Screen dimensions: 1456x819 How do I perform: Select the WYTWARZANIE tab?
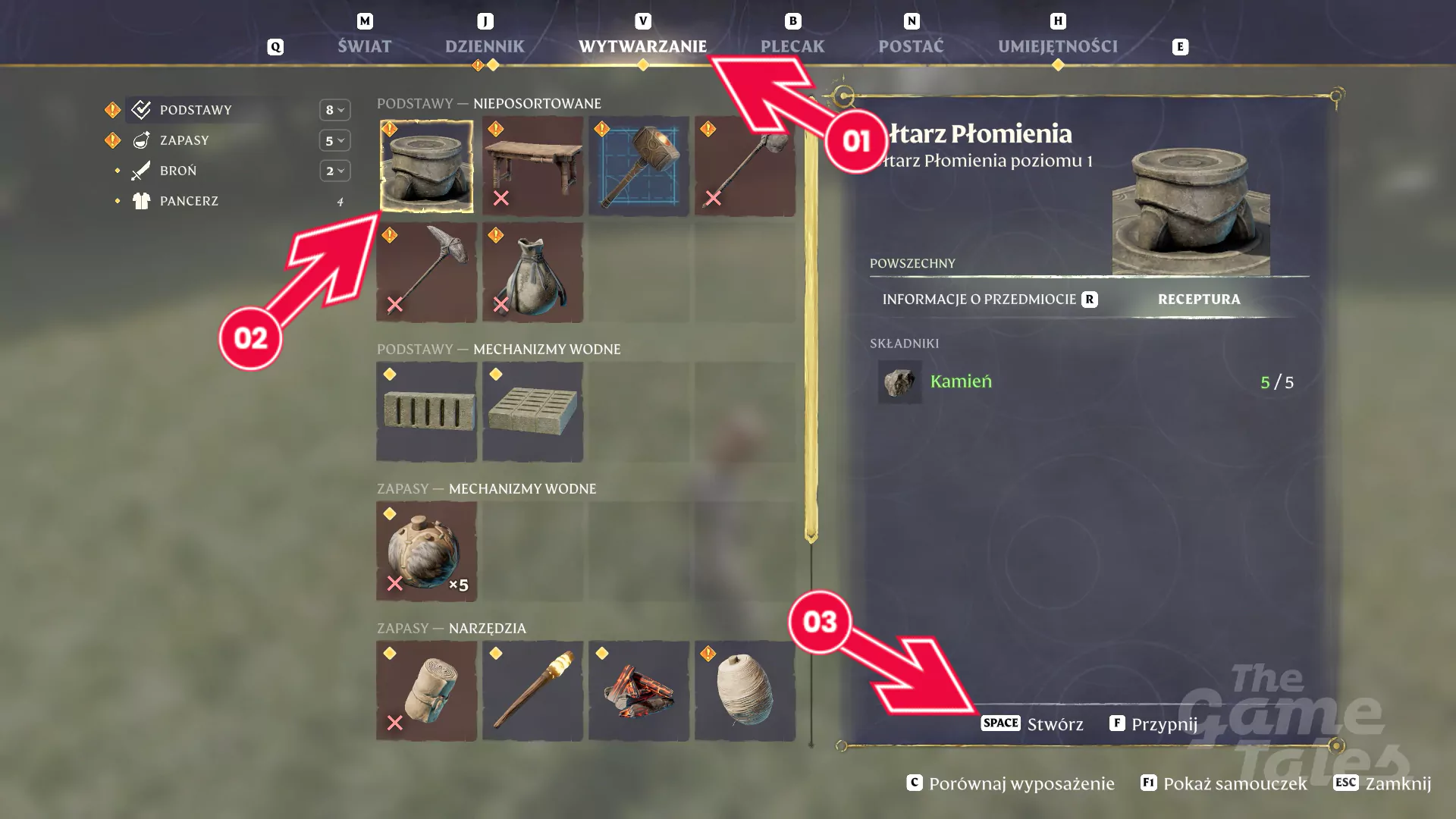[642, 46]
